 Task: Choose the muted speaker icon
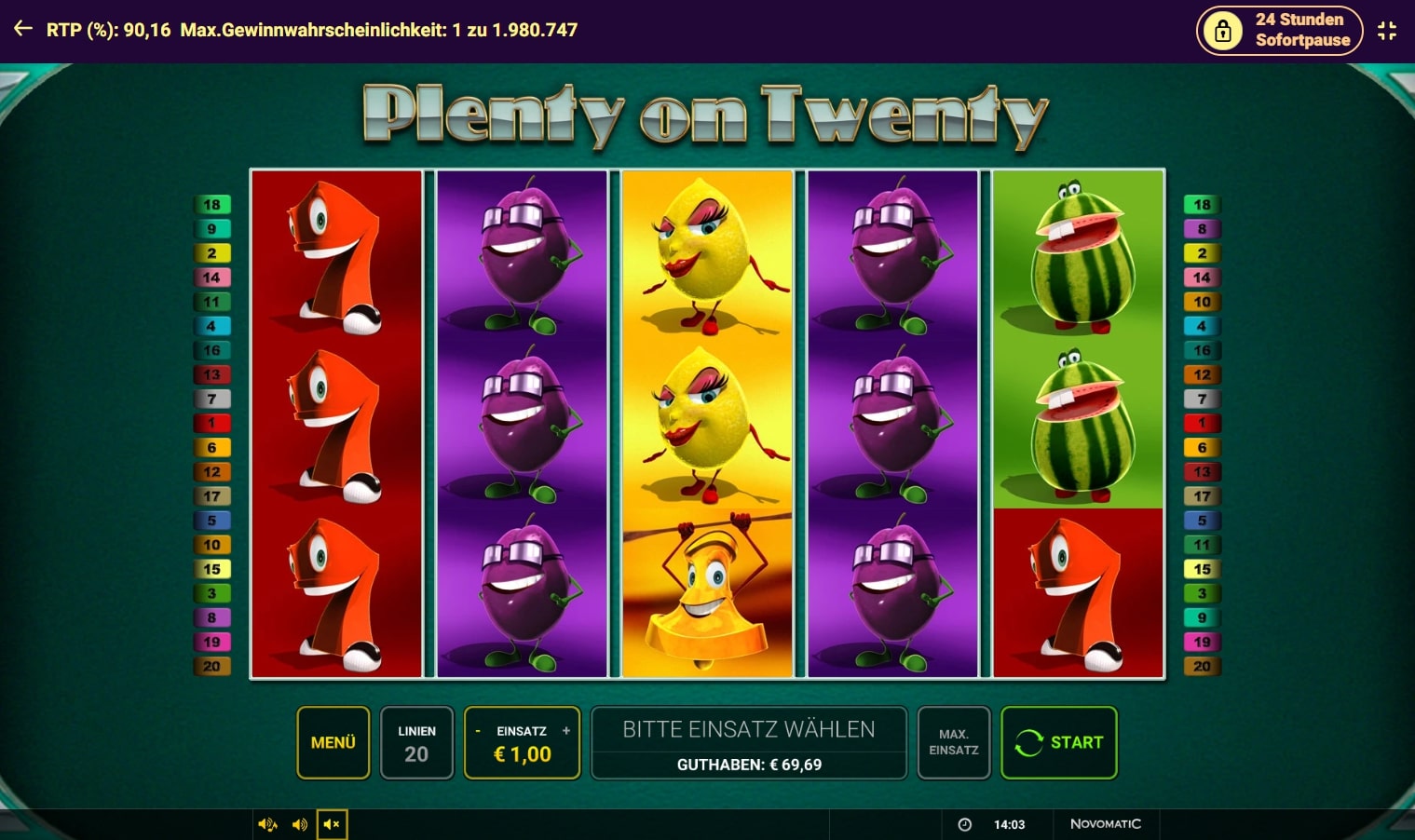[x=332, y=824]
